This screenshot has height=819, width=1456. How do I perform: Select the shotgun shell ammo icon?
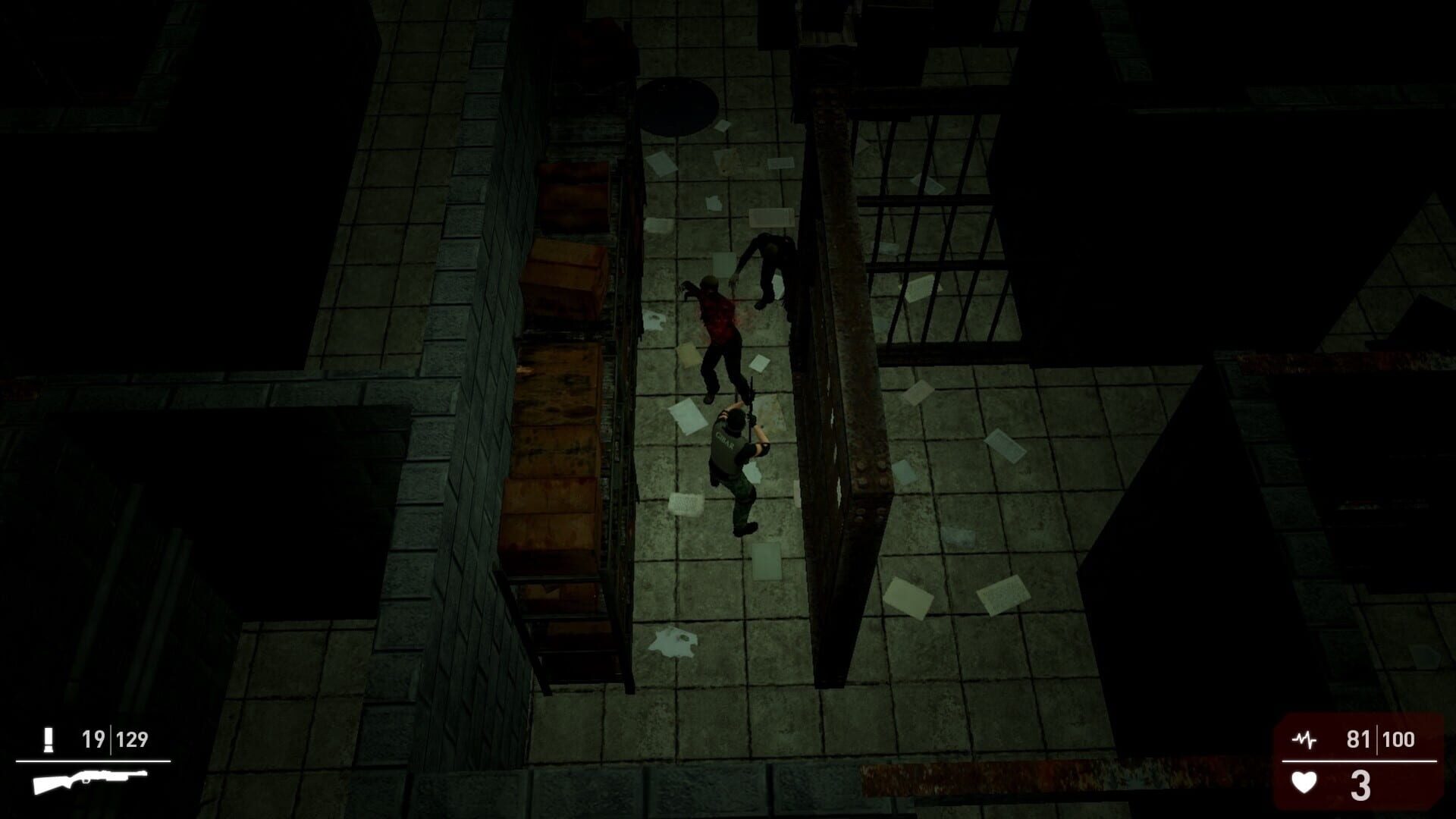[48, 738]
